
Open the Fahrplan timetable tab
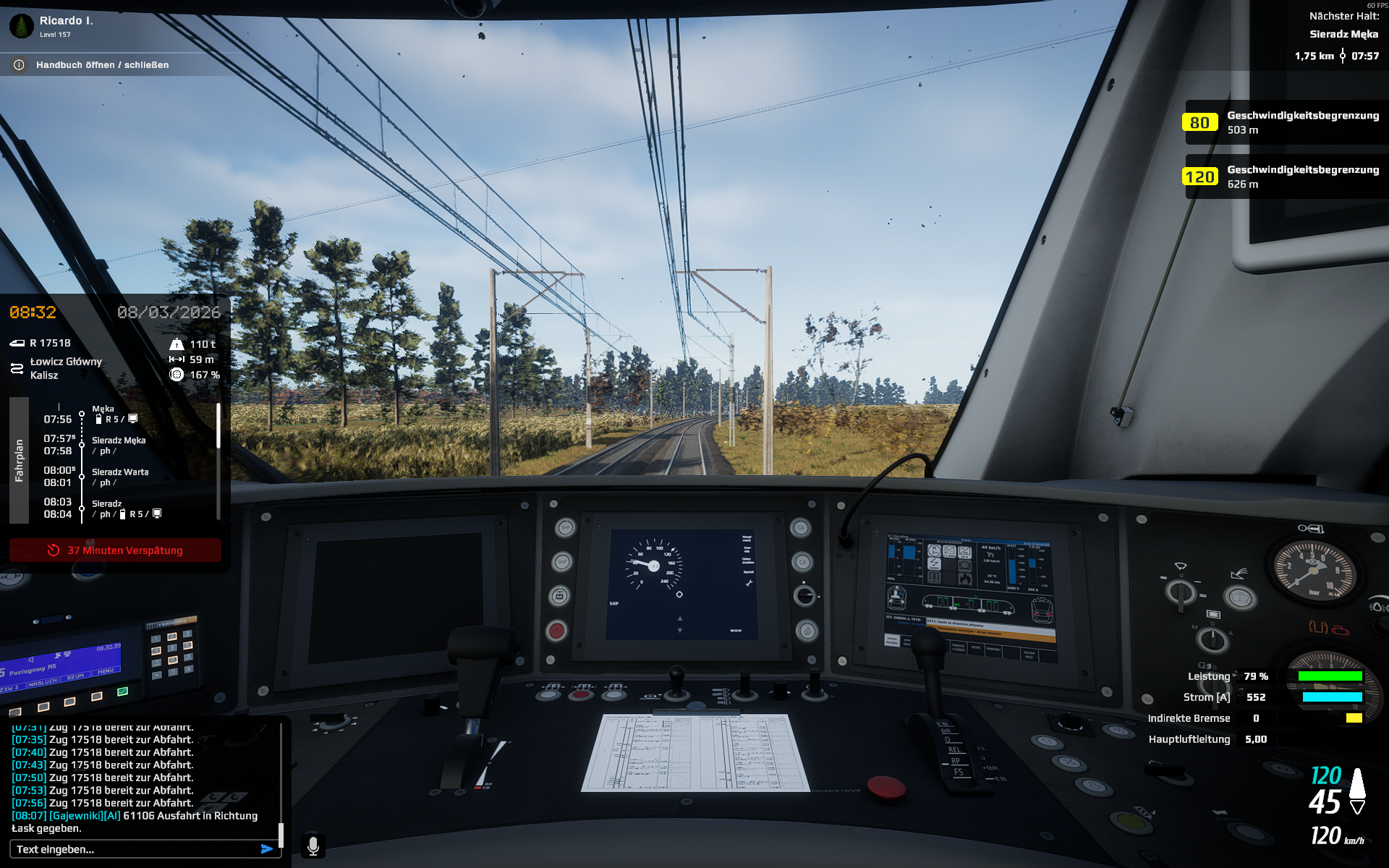point(19,460)
